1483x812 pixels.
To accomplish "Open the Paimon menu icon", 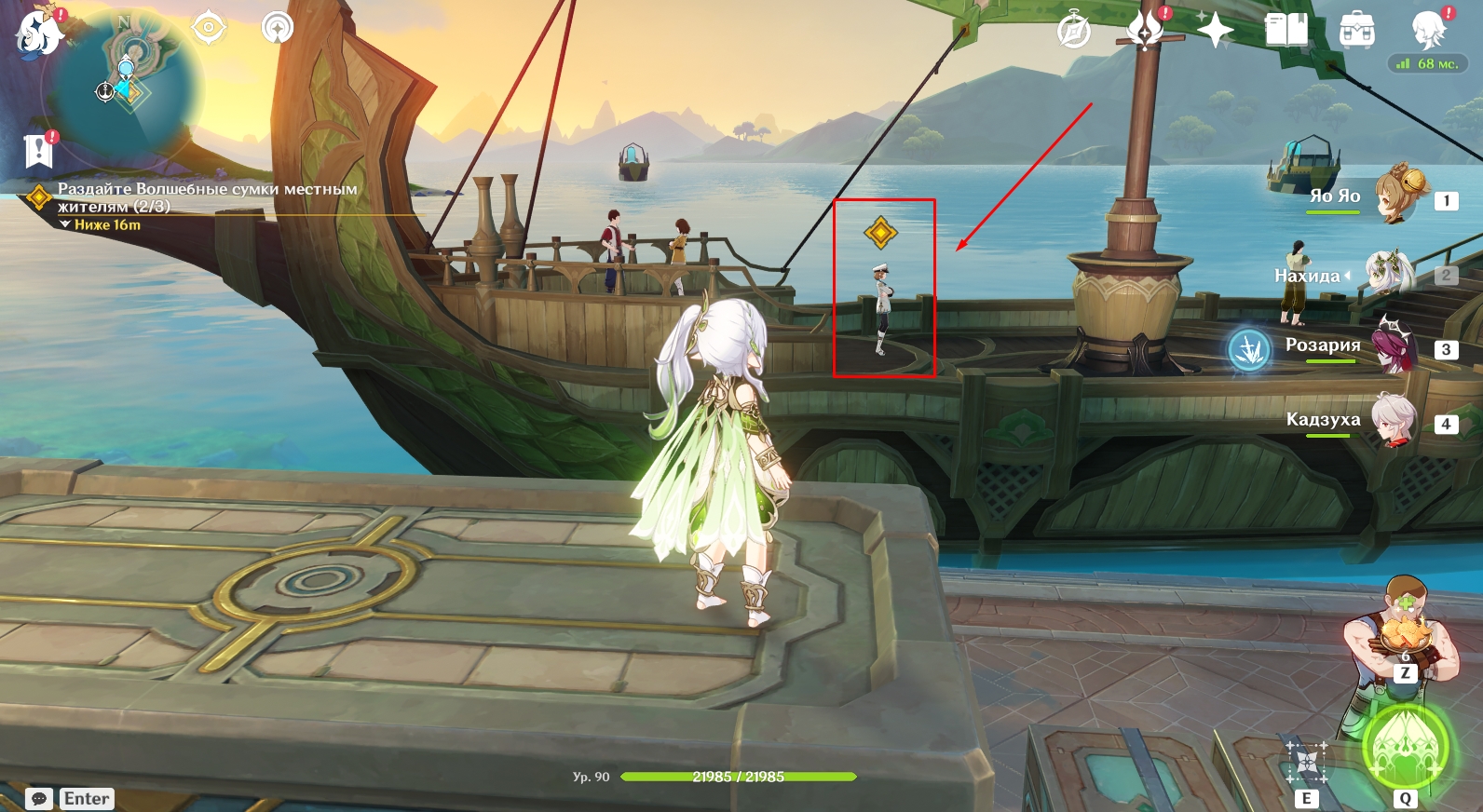I will [39, 31].
